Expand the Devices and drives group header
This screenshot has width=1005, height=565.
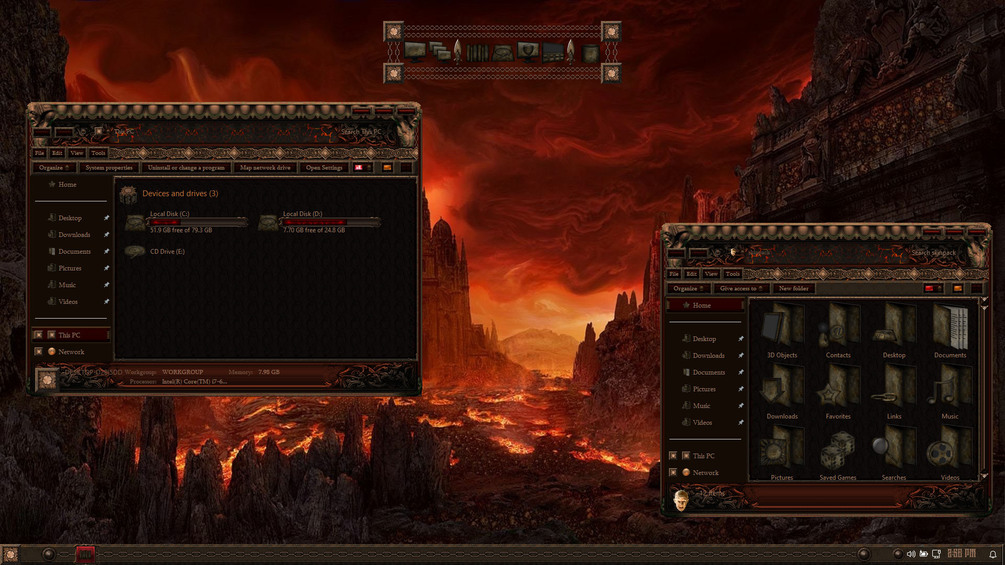pos(180,194)
